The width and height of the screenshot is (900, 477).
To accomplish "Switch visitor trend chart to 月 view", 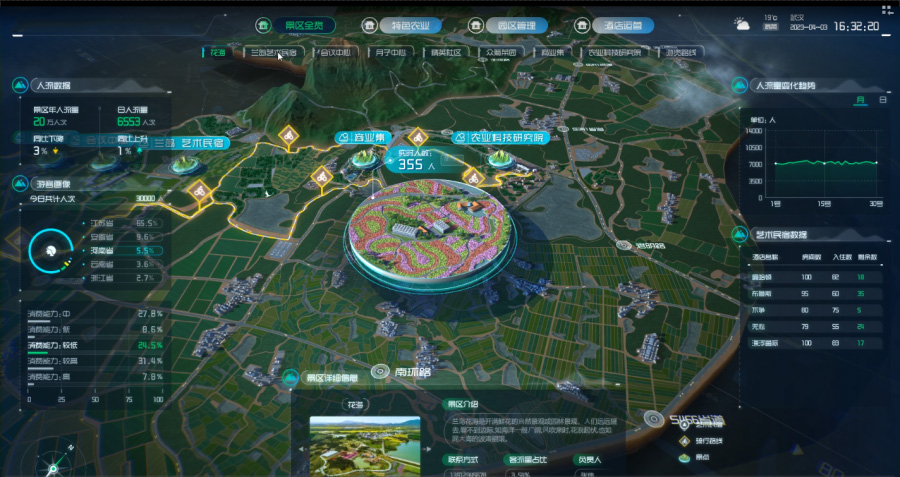I will tap(860, 100).
